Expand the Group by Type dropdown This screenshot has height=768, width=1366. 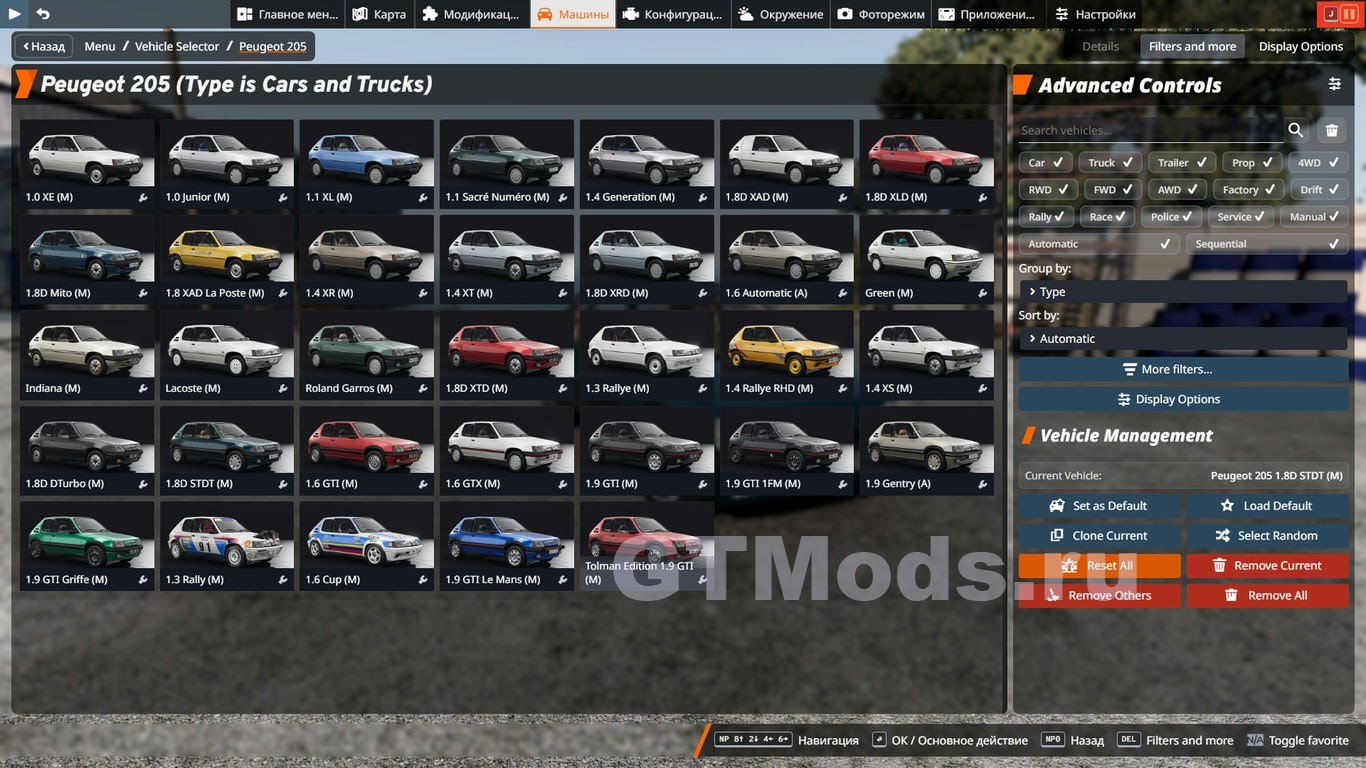(x=1182, y=292)
